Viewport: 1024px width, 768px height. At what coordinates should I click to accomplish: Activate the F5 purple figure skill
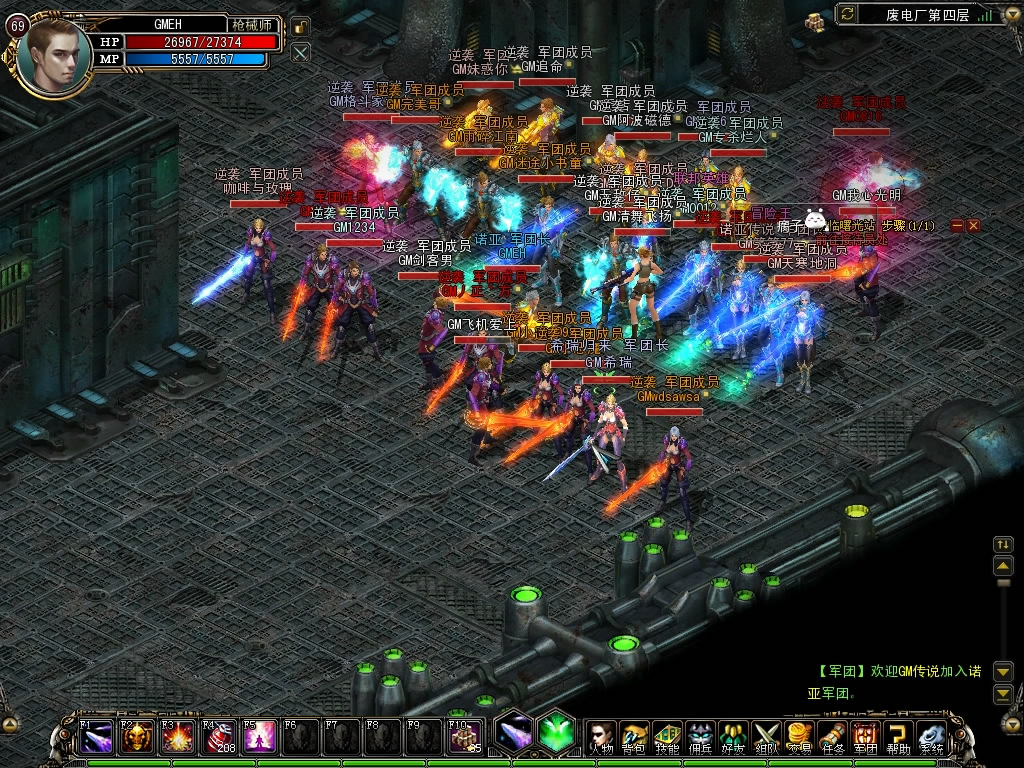tap(260, 737)
